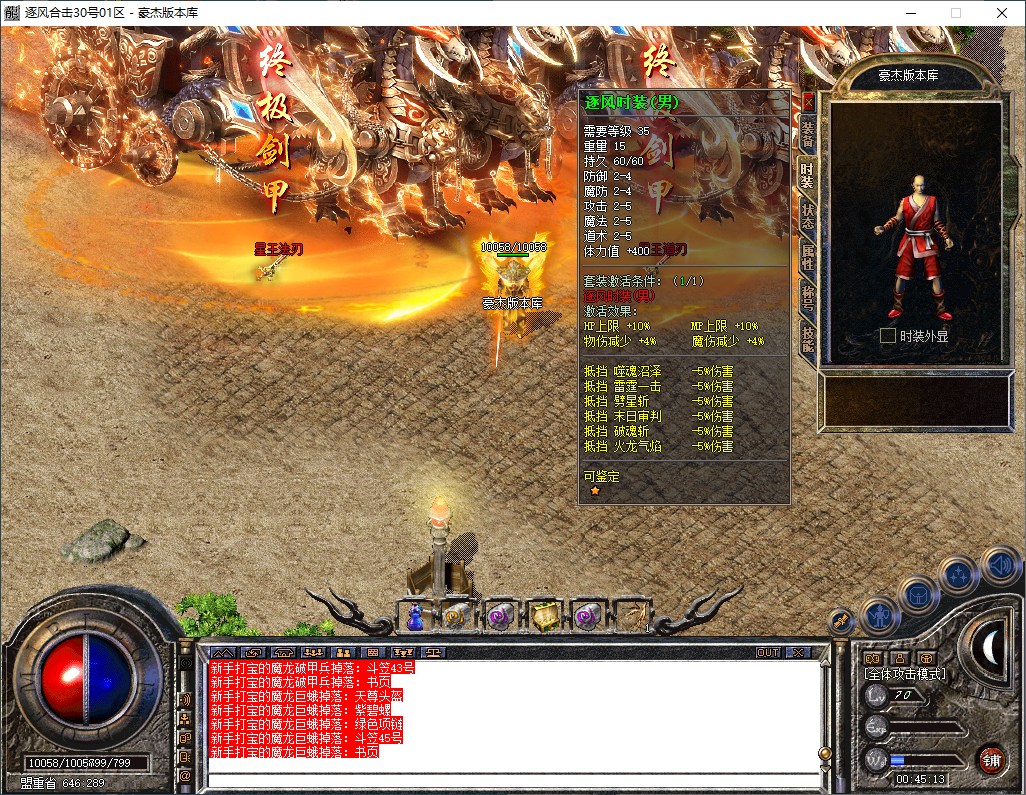Show the 属性 attributes tab
The image size is (1026, 795).
[x=807, y=257]
